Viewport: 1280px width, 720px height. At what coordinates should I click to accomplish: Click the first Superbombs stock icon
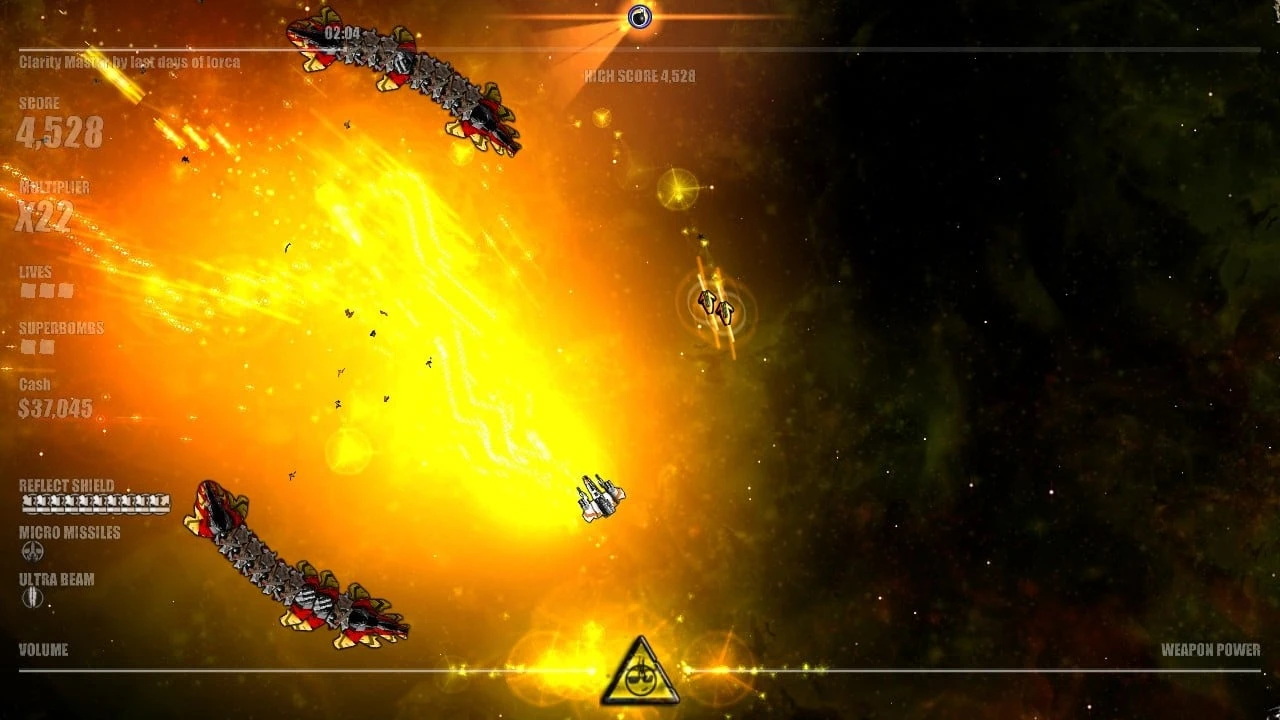coord(27,346)
